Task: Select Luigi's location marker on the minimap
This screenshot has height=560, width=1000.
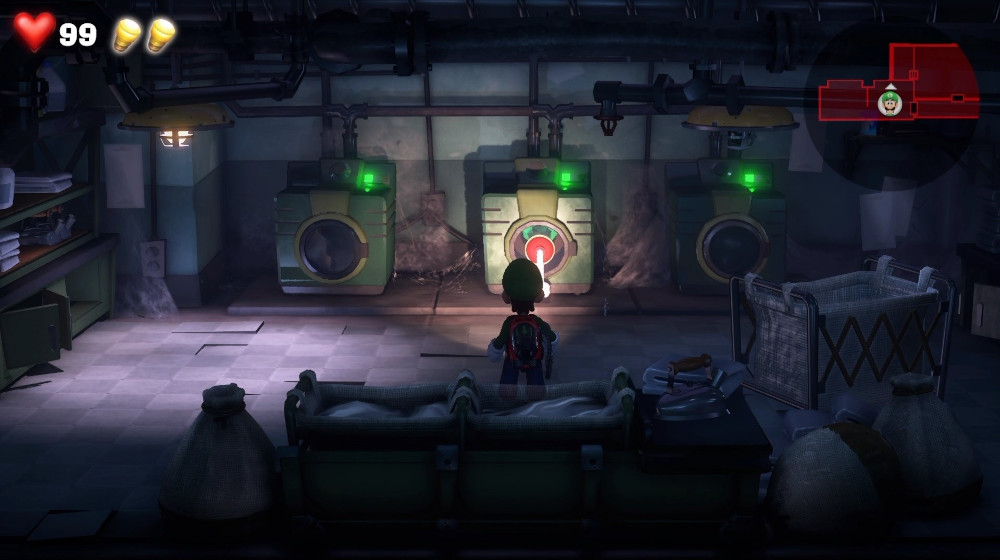Action: (x=889, y=102)
